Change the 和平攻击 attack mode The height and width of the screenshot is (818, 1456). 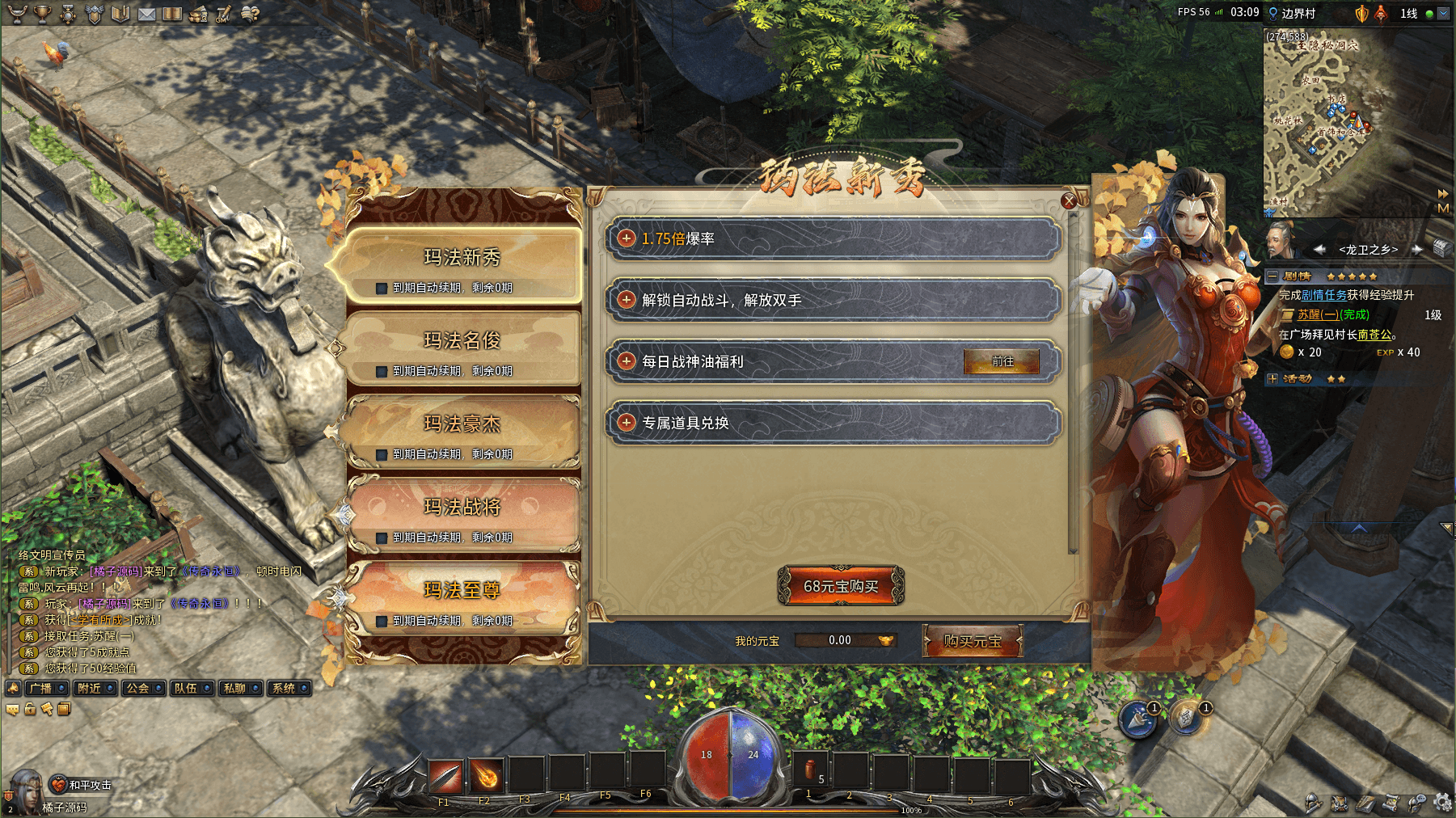tap(82, 785)
